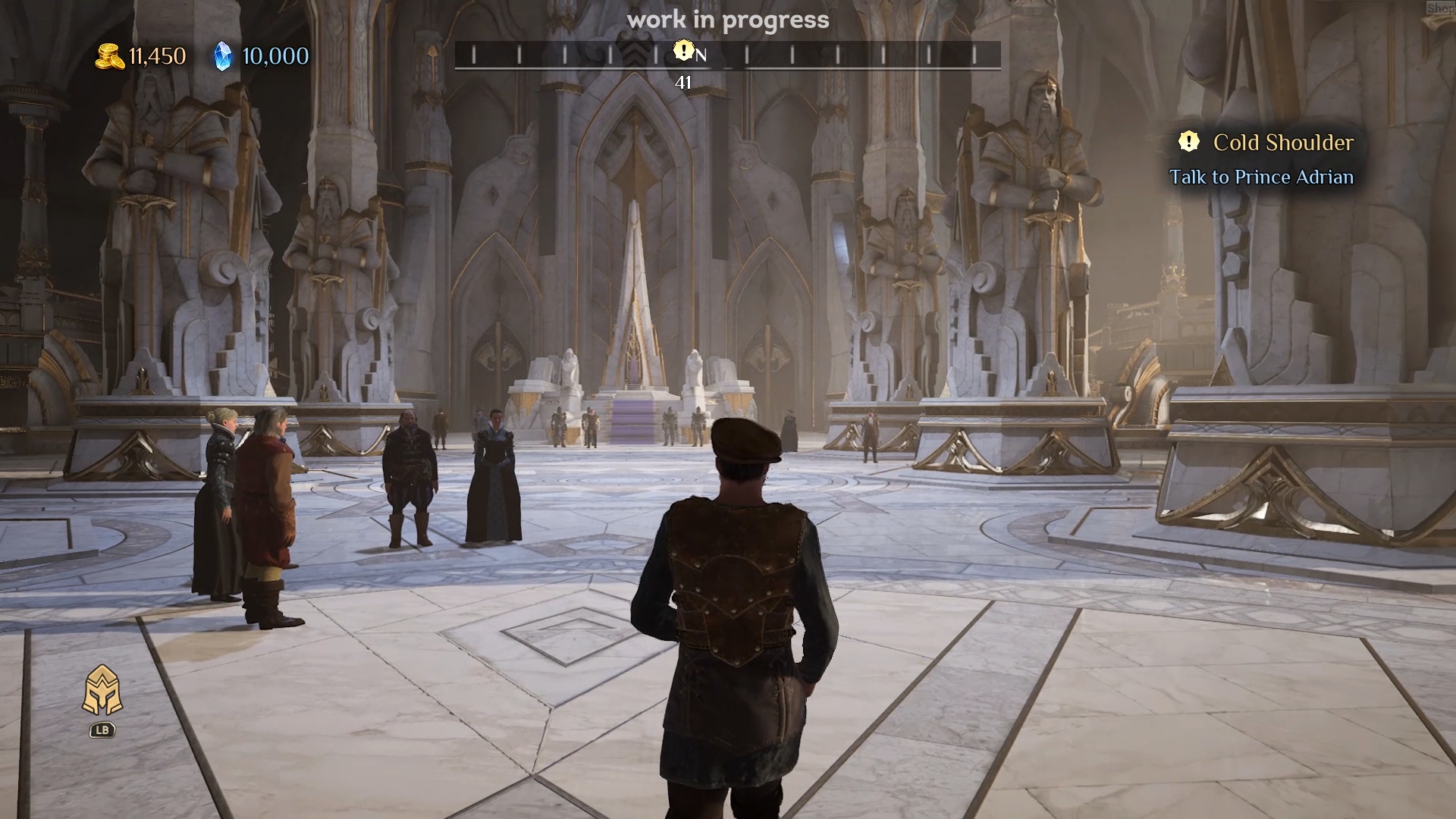Click the gold coins currency icon
Screen dimensions: 1456x819
[x=110, y=56]
